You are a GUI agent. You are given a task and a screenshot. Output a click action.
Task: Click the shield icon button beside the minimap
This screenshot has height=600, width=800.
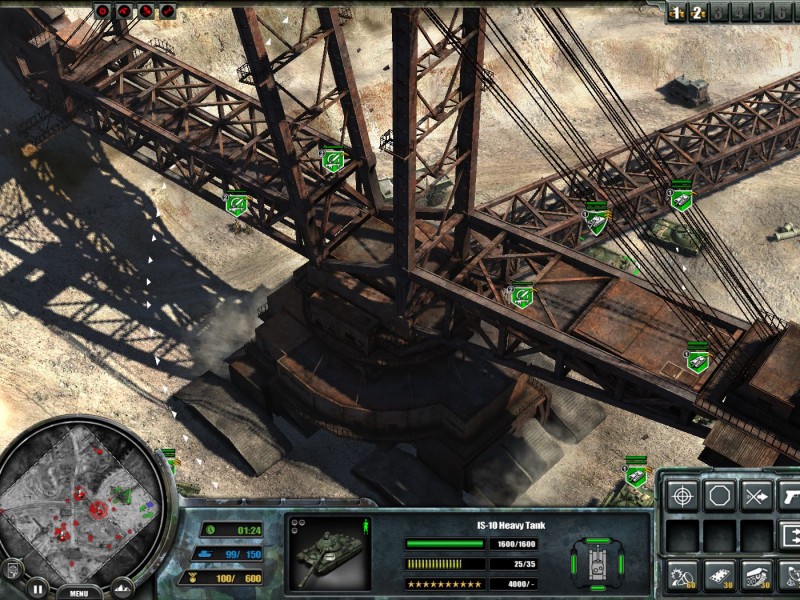[x=12, y=569]
